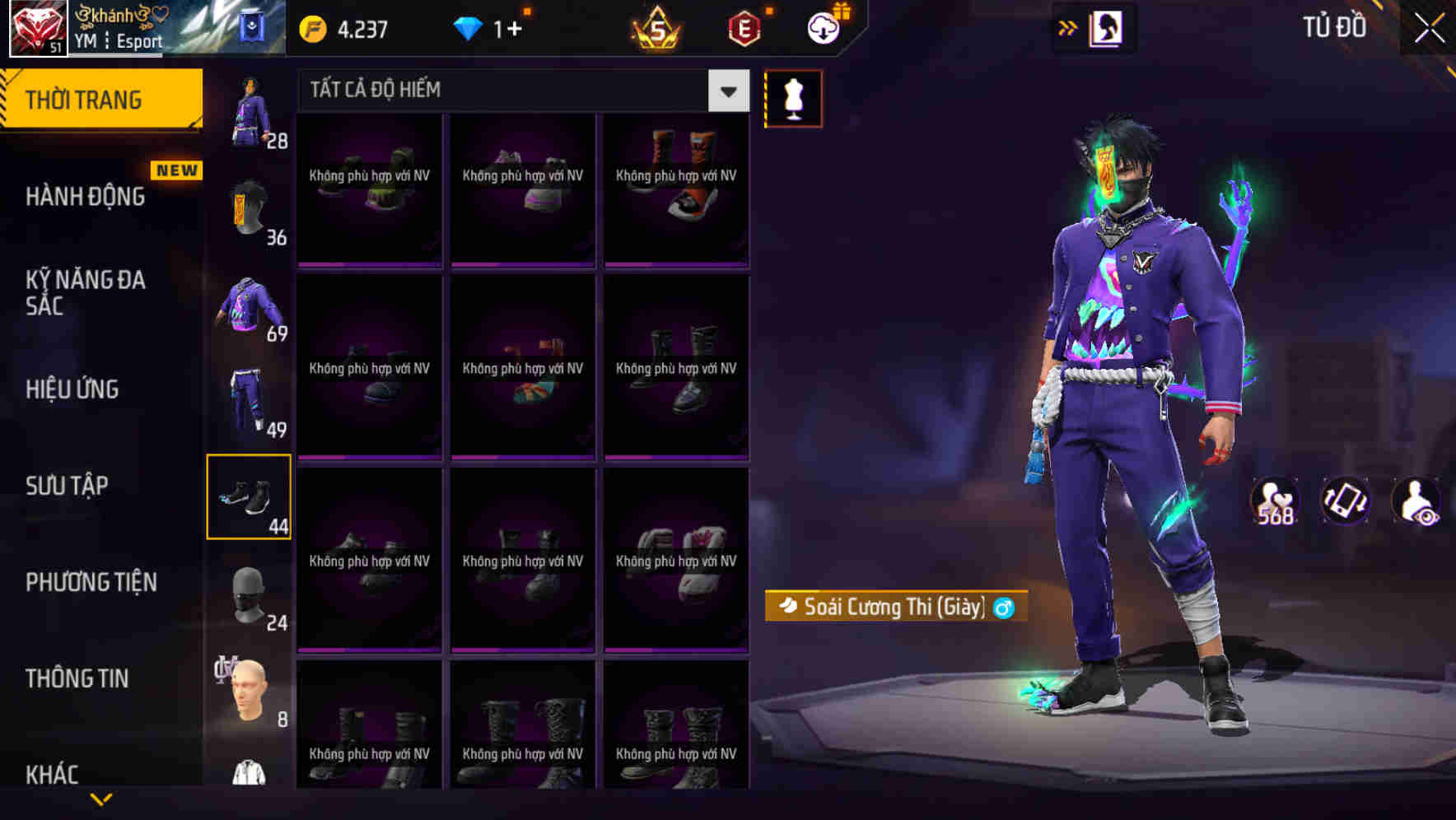Select the equipped black shoes thumbnail
Viewport: 1456px width, 820px height.
249,495
